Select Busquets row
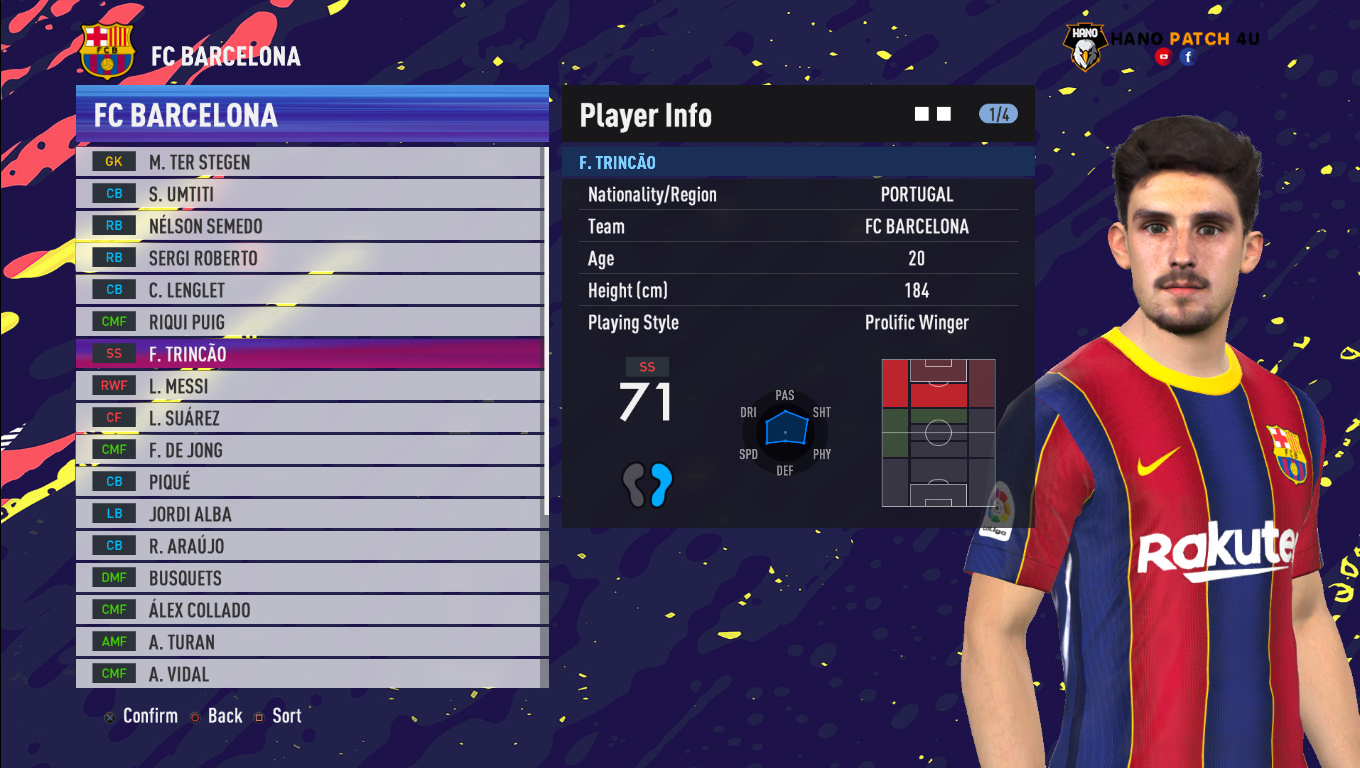1360x768 pixels. pyautogui.click(x=310, y=578)
